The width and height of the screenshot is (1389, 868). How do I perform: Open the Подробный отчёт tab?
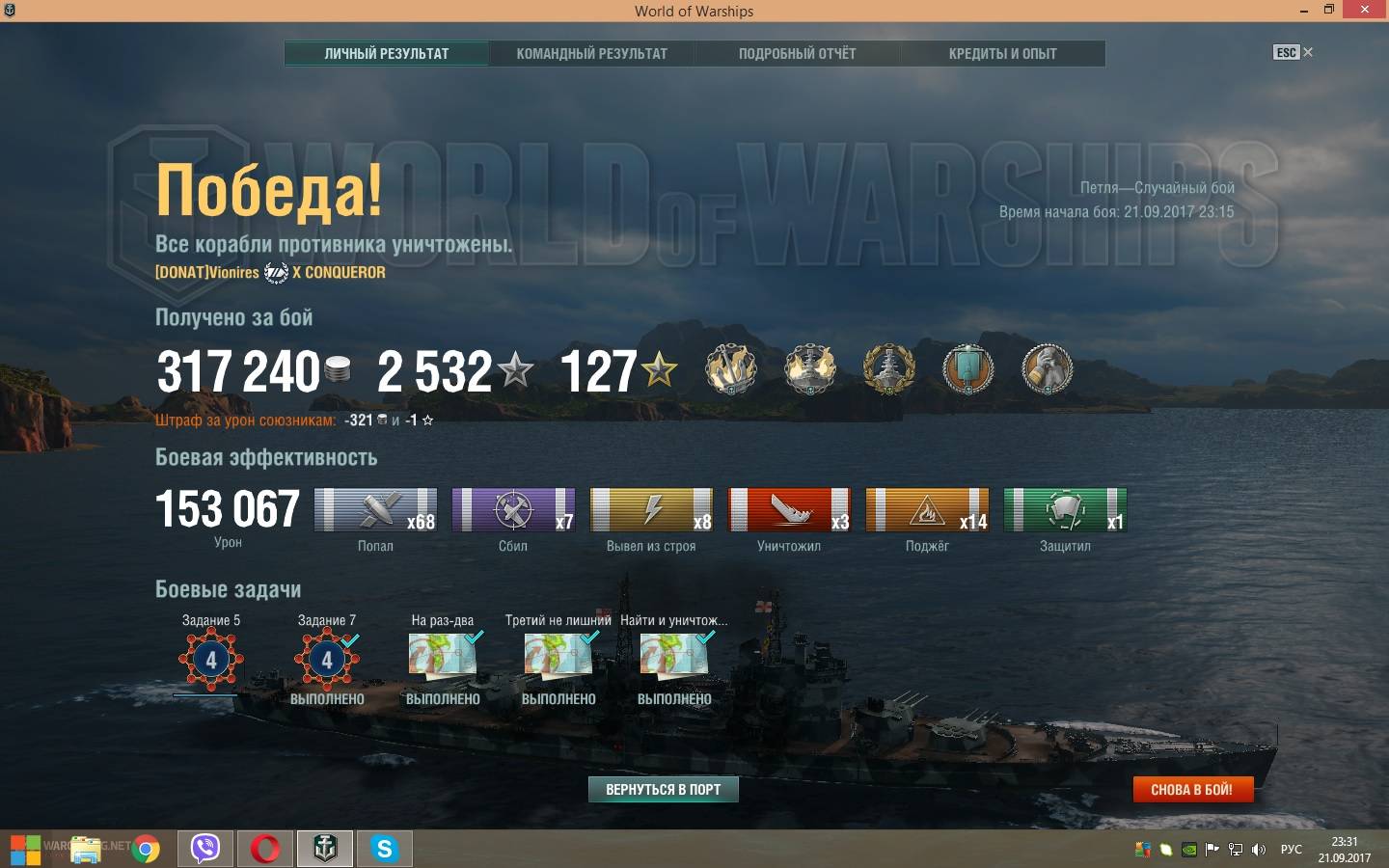[797, 54]
